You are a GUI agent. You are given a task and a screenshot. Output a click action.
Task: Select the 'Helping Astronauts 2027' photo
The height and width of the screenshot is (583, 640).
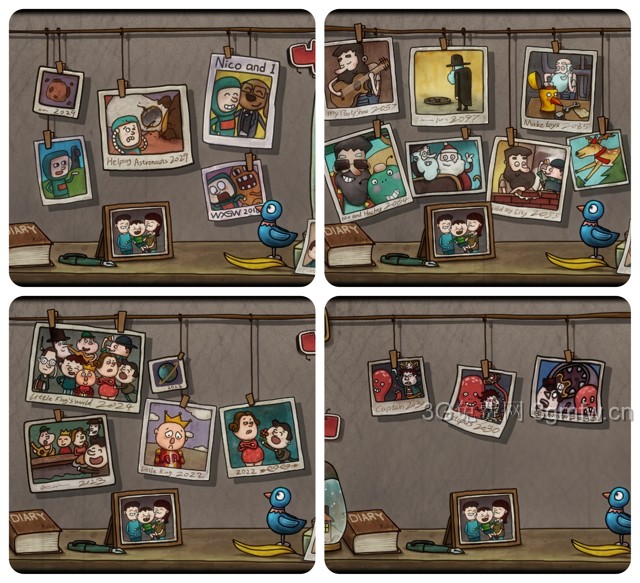pos(145,126)
